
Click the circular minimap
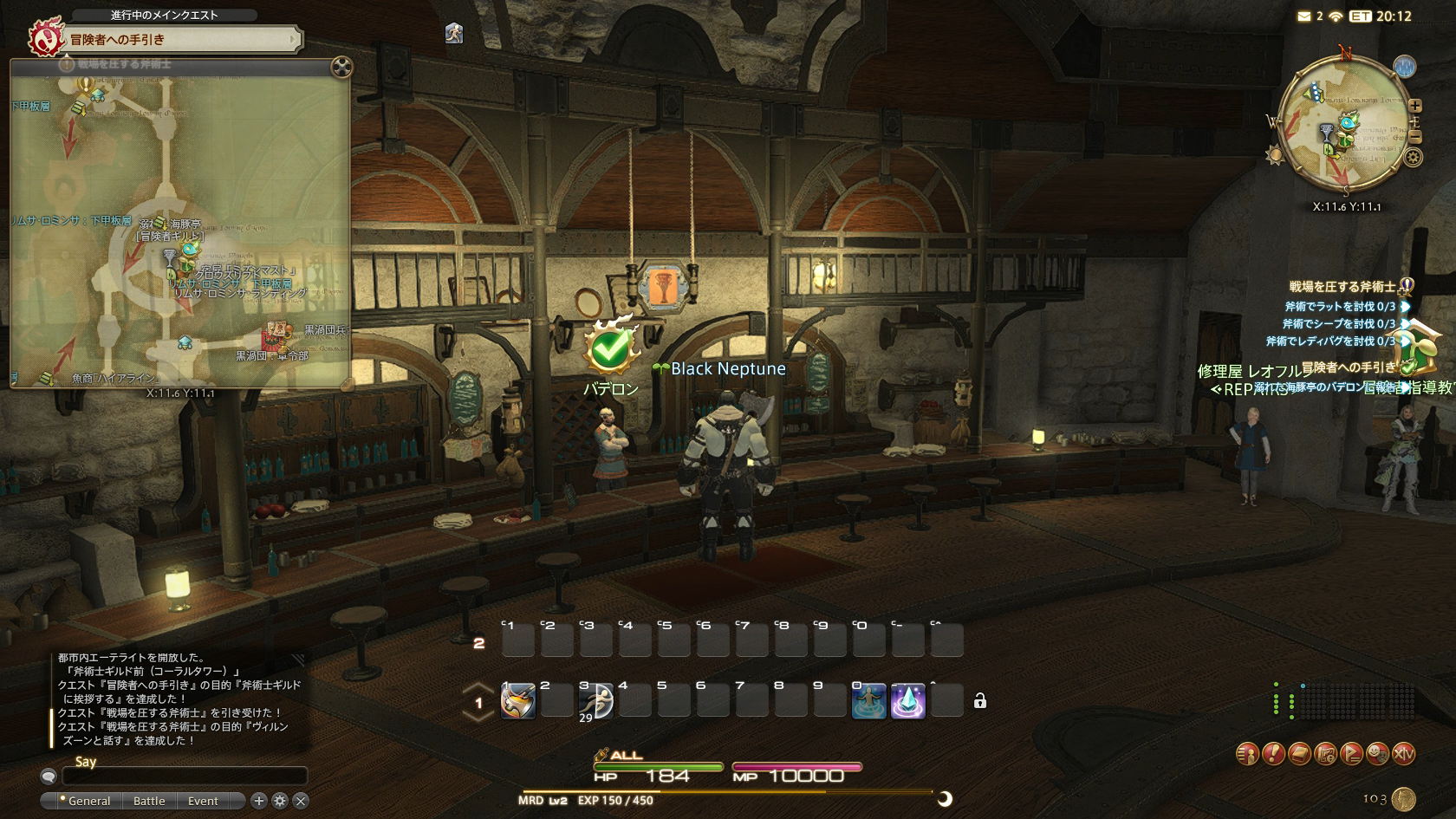[x=1342, y=121]
